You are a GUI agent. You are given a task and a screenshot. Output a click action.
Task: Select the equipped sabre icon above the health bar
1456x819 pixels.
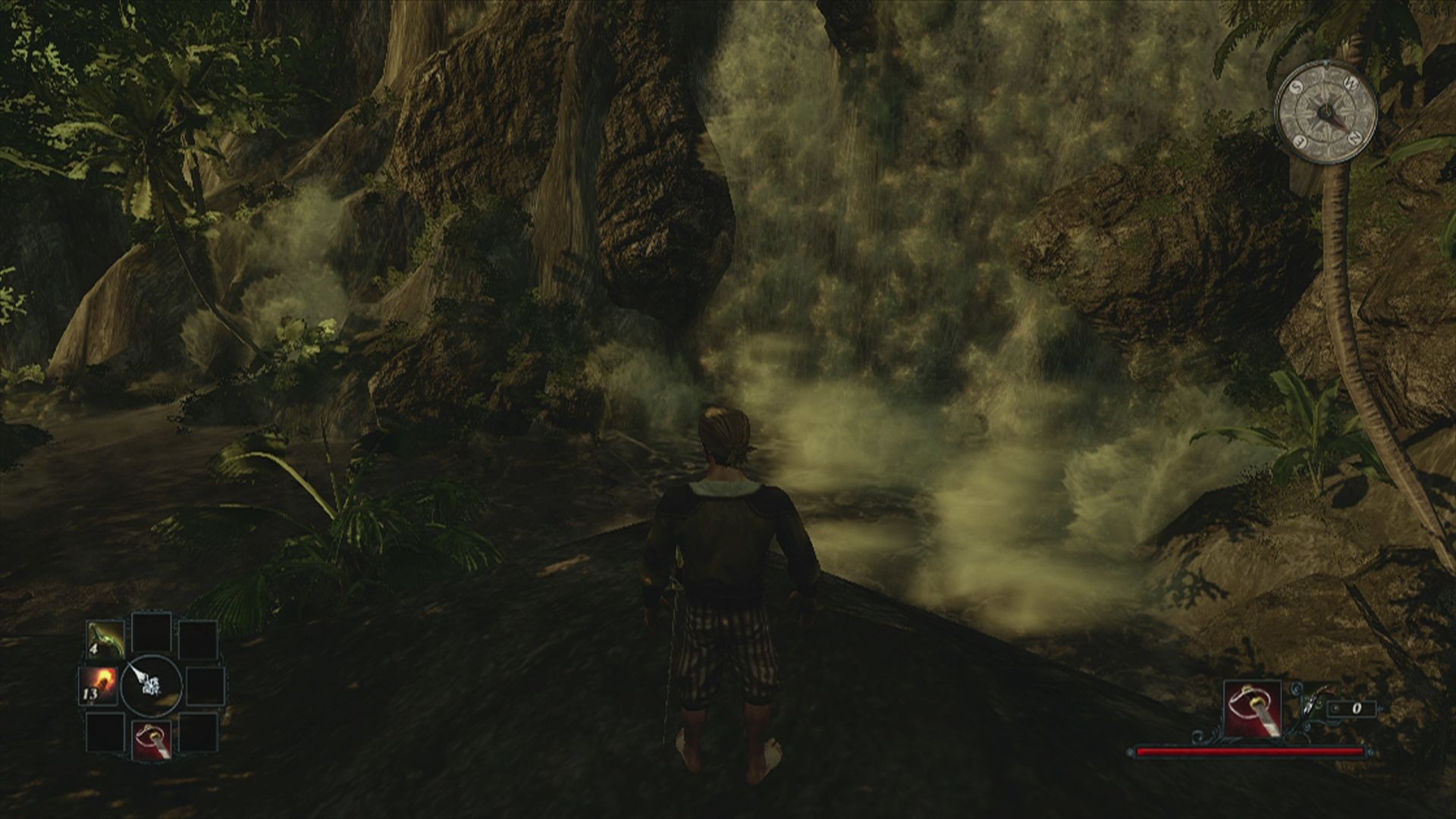pos(1252,709)
